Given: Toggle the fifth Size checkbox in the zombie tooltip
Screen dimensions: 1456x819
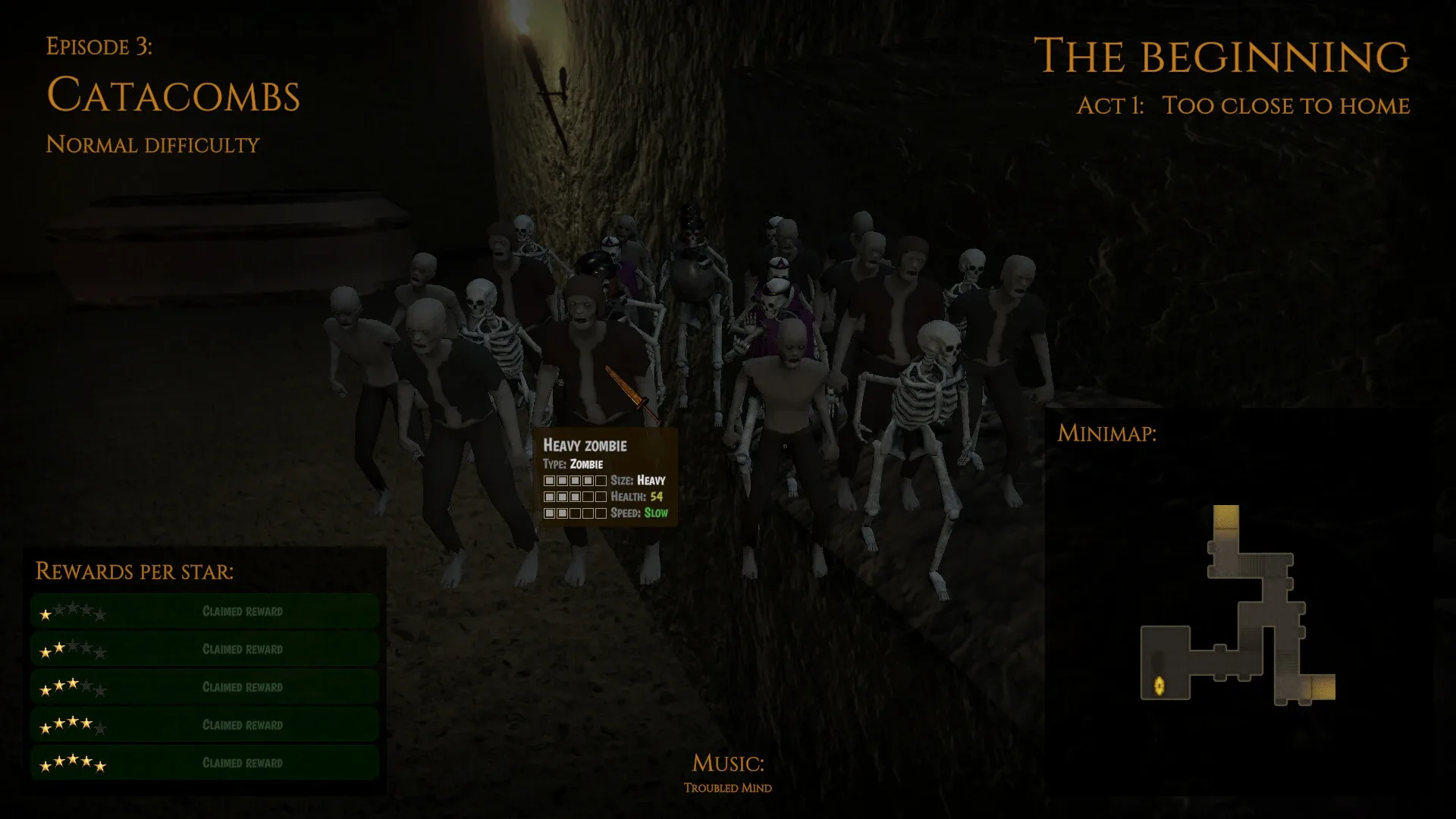Looking at the screenshot, I should 599,481.
